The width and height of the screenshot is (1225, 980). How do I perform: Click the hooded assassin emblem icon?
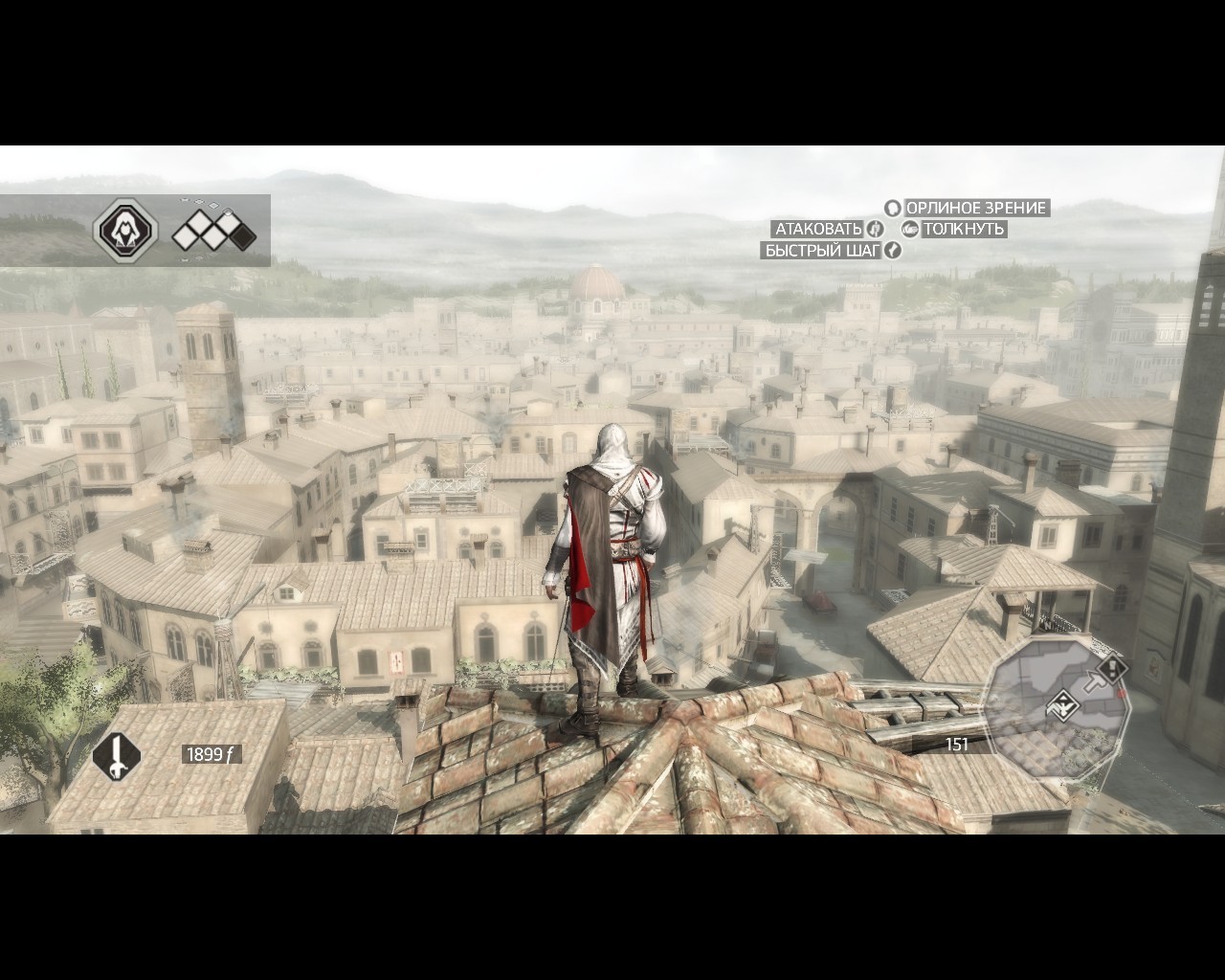pos(124,231)
